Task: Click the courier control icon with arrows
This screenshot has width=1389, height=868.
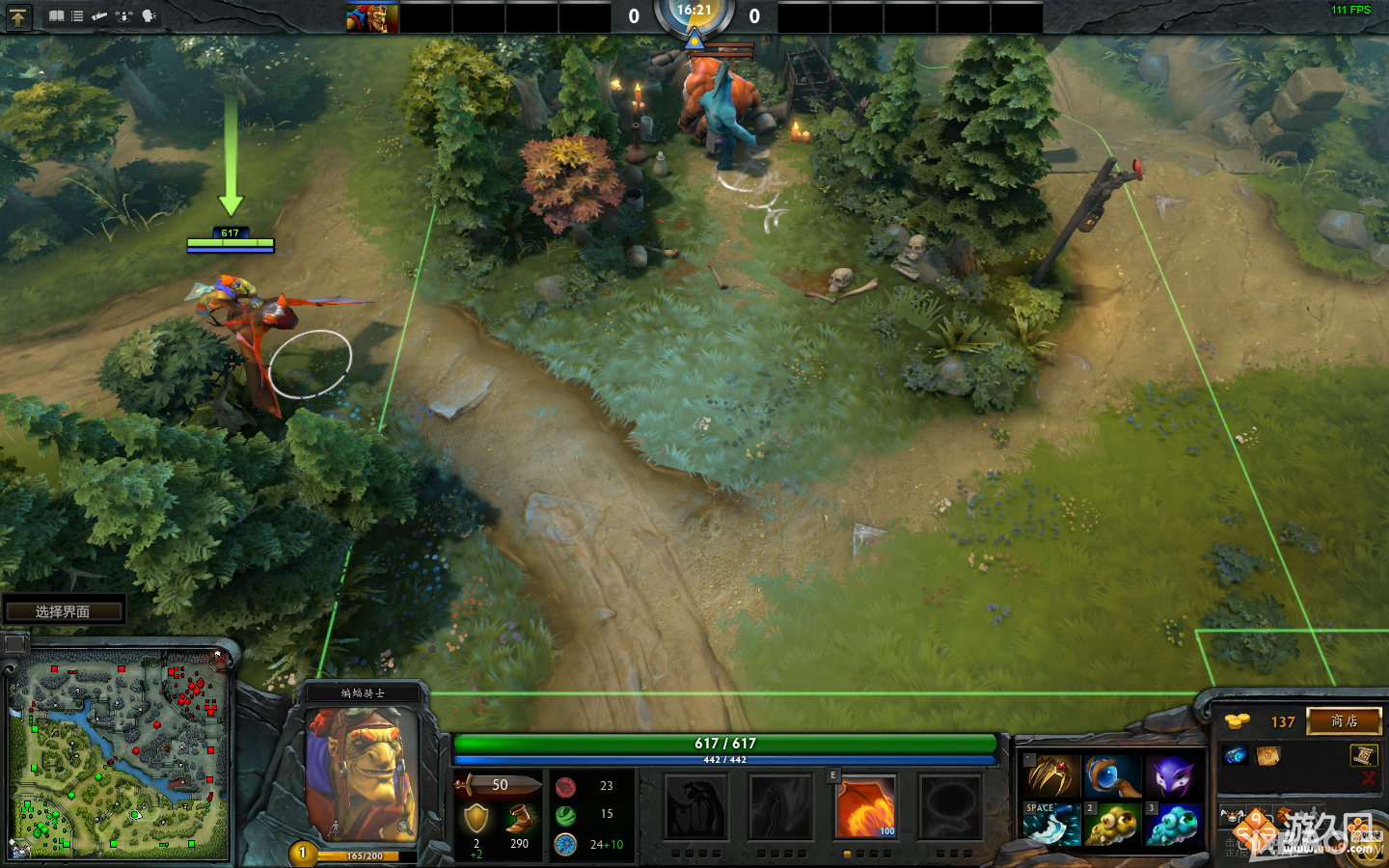Action: [123, 16]
